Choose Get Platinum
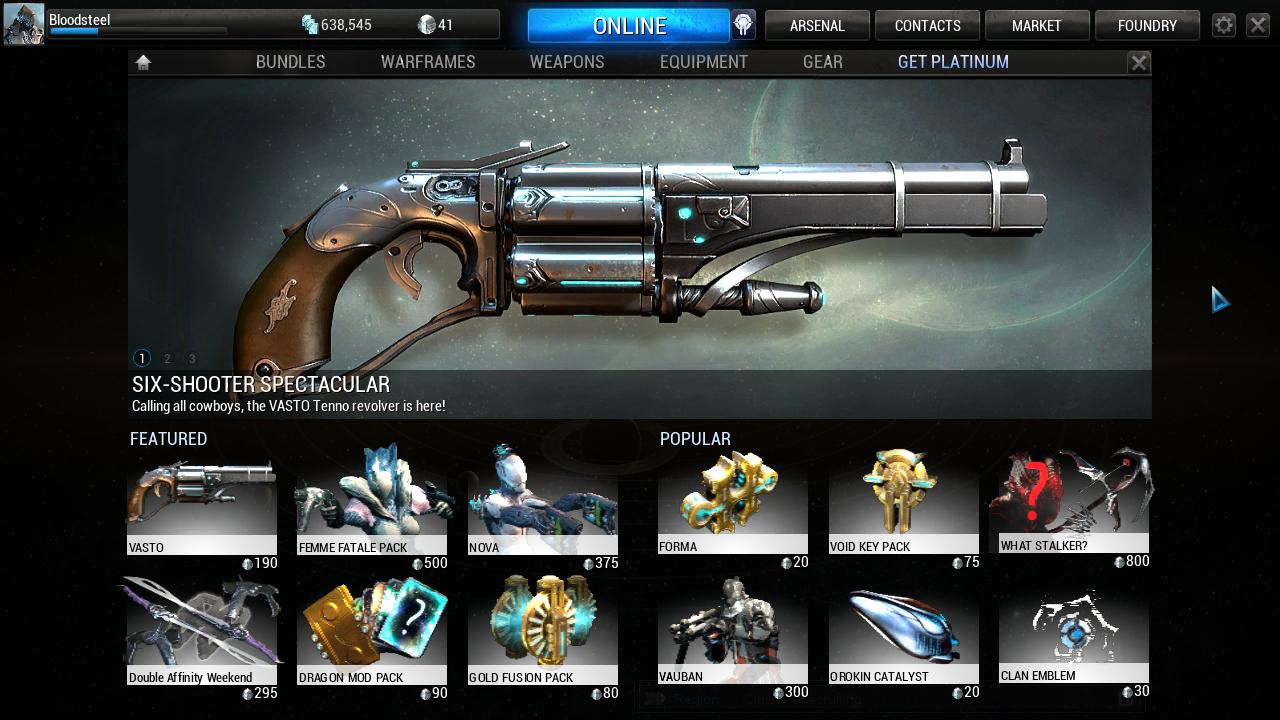The image size is (1280, 720). 953,62
